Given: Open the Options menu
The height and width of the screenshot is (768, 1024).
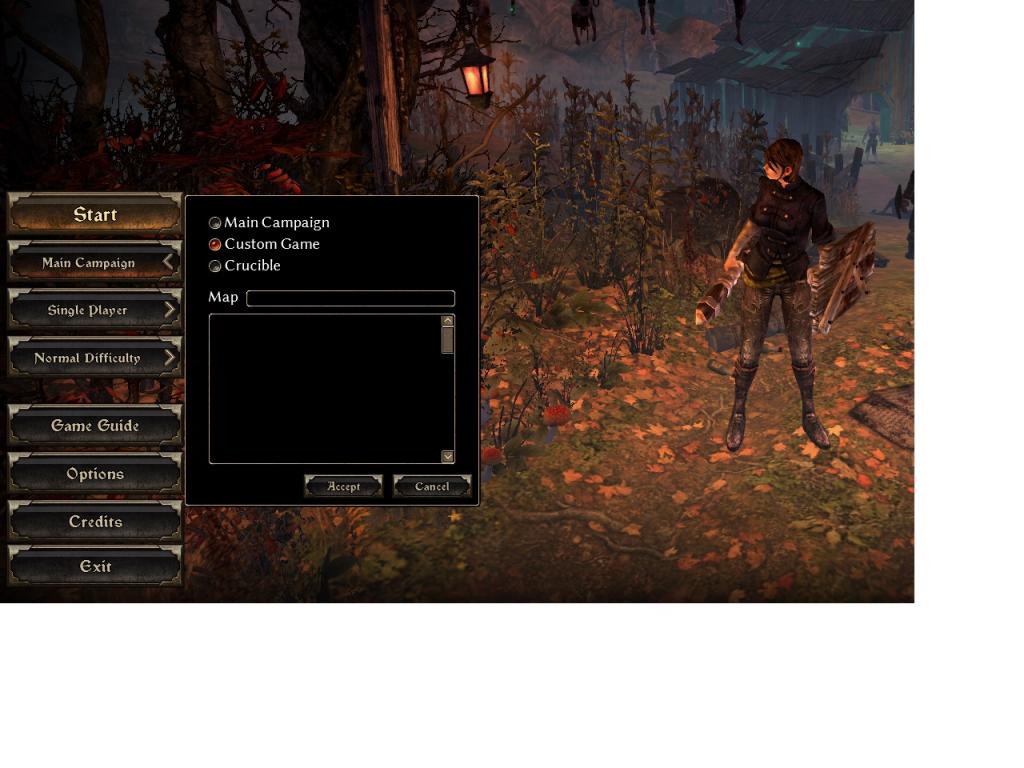Looking at the screenshot, I should [x=95, y=474].
